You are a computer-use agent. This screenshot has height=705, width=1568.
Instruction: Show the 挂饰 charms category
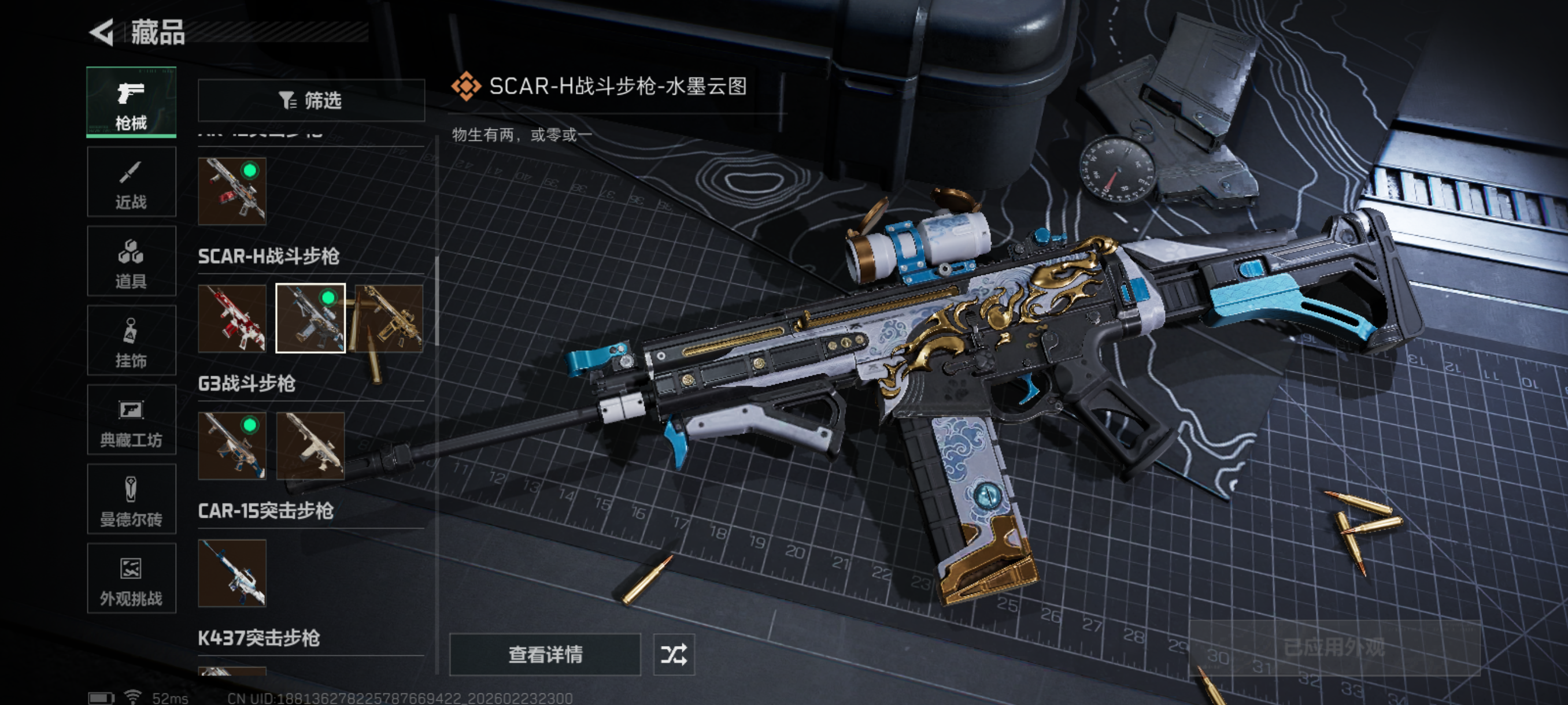click(131, 340)
